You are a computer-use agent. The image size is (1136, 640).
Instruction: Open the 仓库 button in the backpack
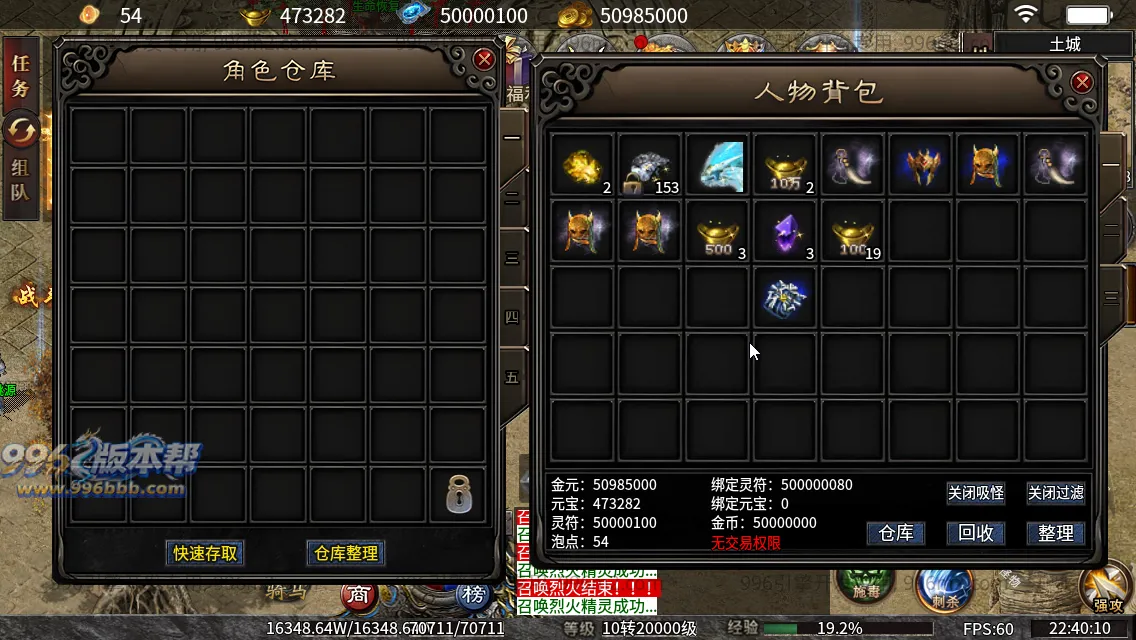coord(895,533)
